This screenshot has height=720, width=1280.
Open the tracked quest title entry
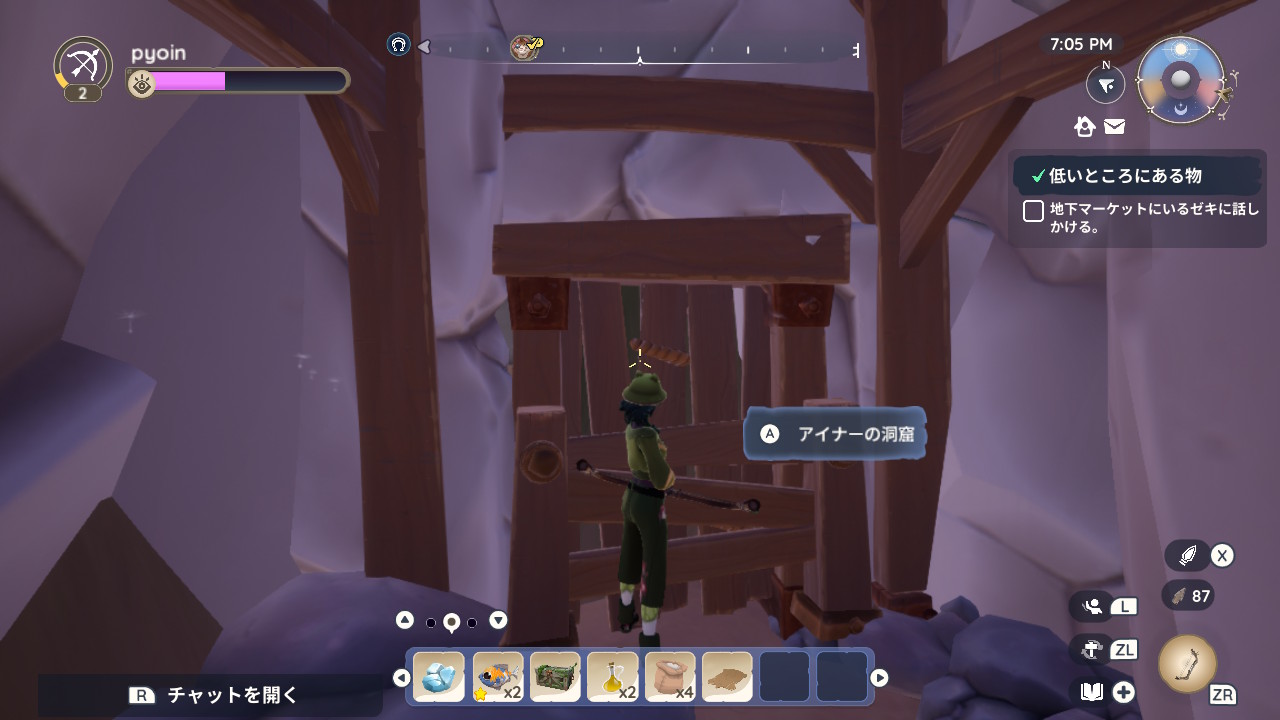coord(1124,176)
